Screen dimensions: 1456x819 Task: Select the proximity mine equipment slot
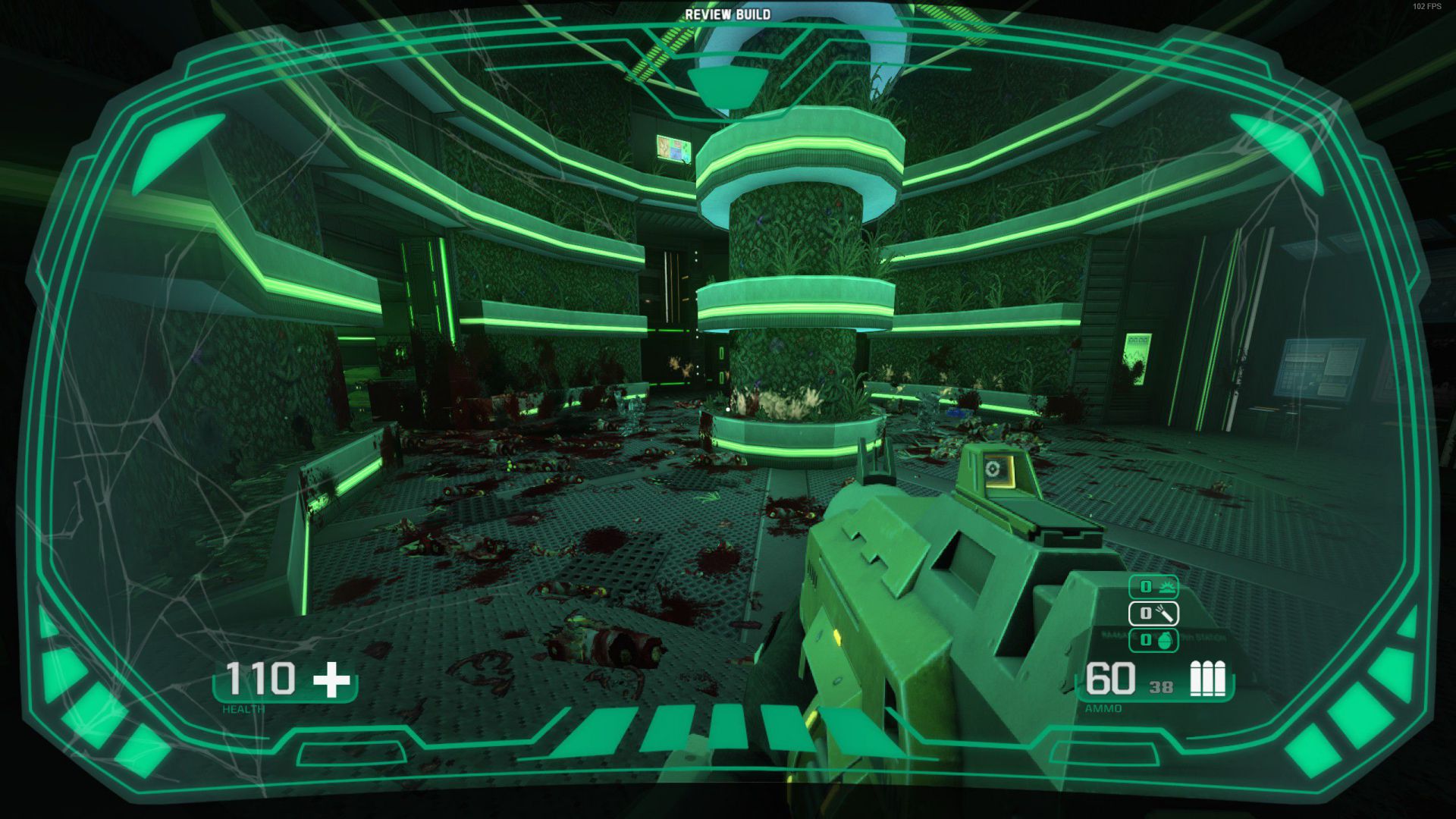click(1153, 586)
